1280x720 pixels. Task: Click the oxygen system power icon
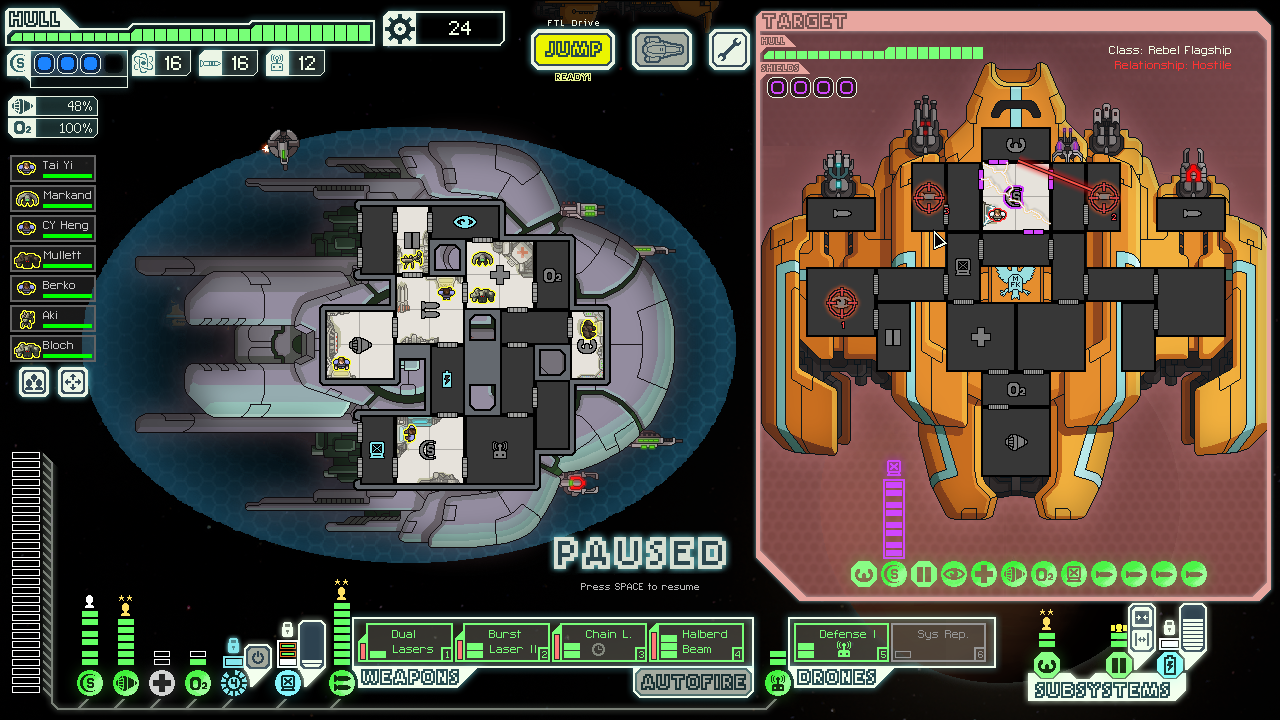coord(198,683)
